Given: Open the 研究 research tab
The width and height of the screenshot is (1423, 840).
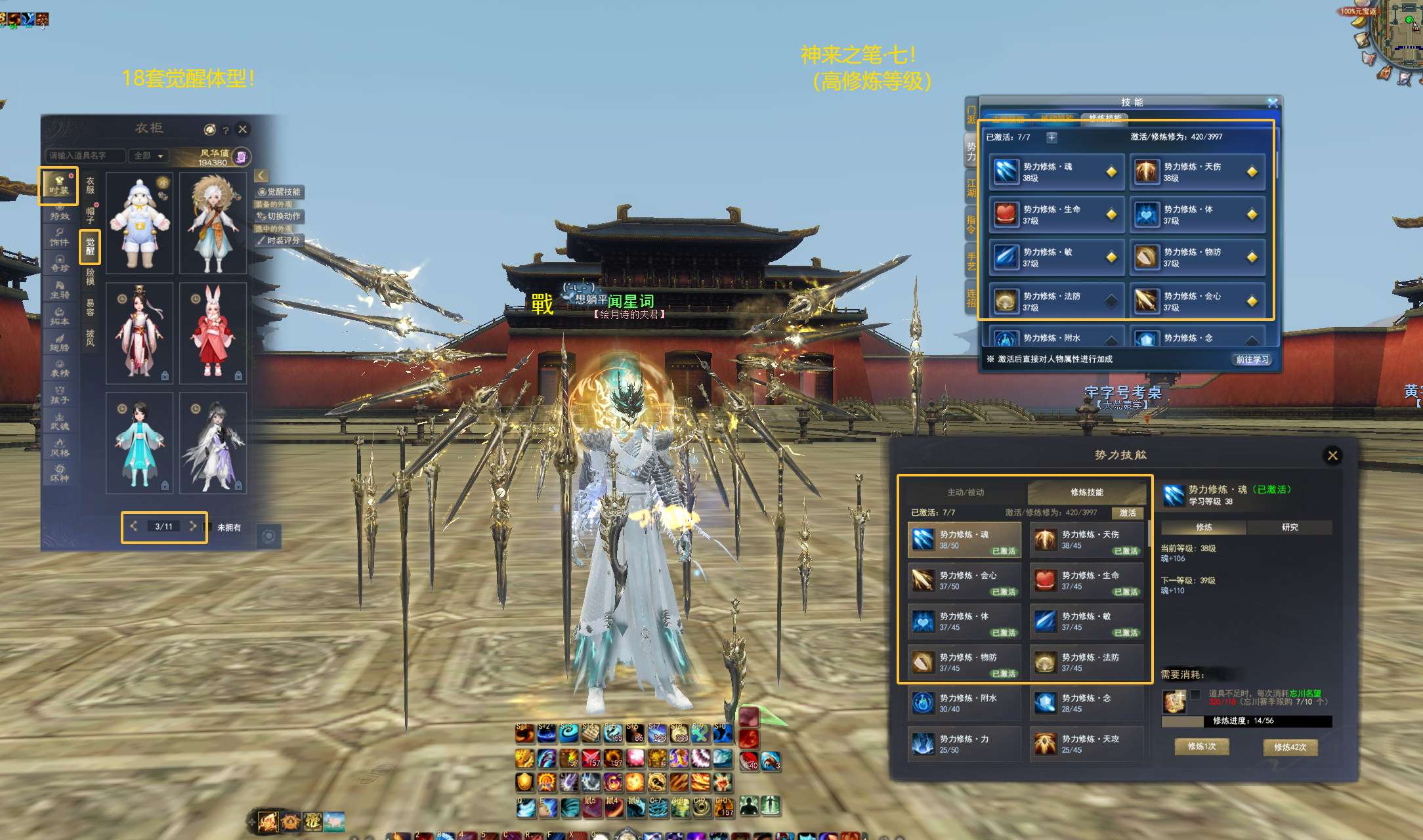Looking at the screenshot, I should click(x=1289, y=527).
